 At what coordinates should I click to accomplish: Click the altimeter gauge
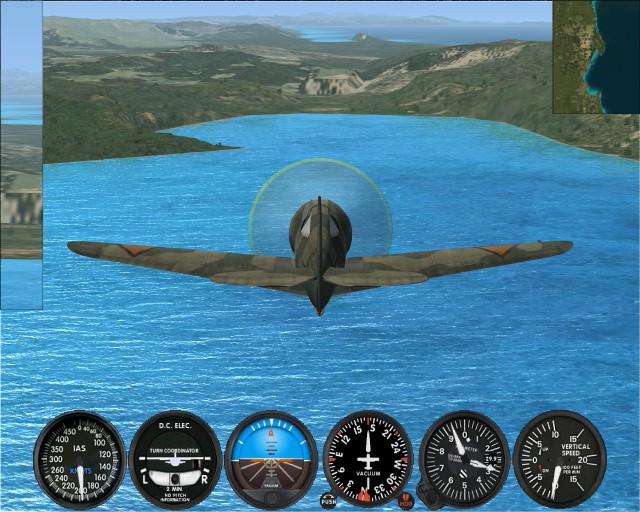[x=464, y=460]
